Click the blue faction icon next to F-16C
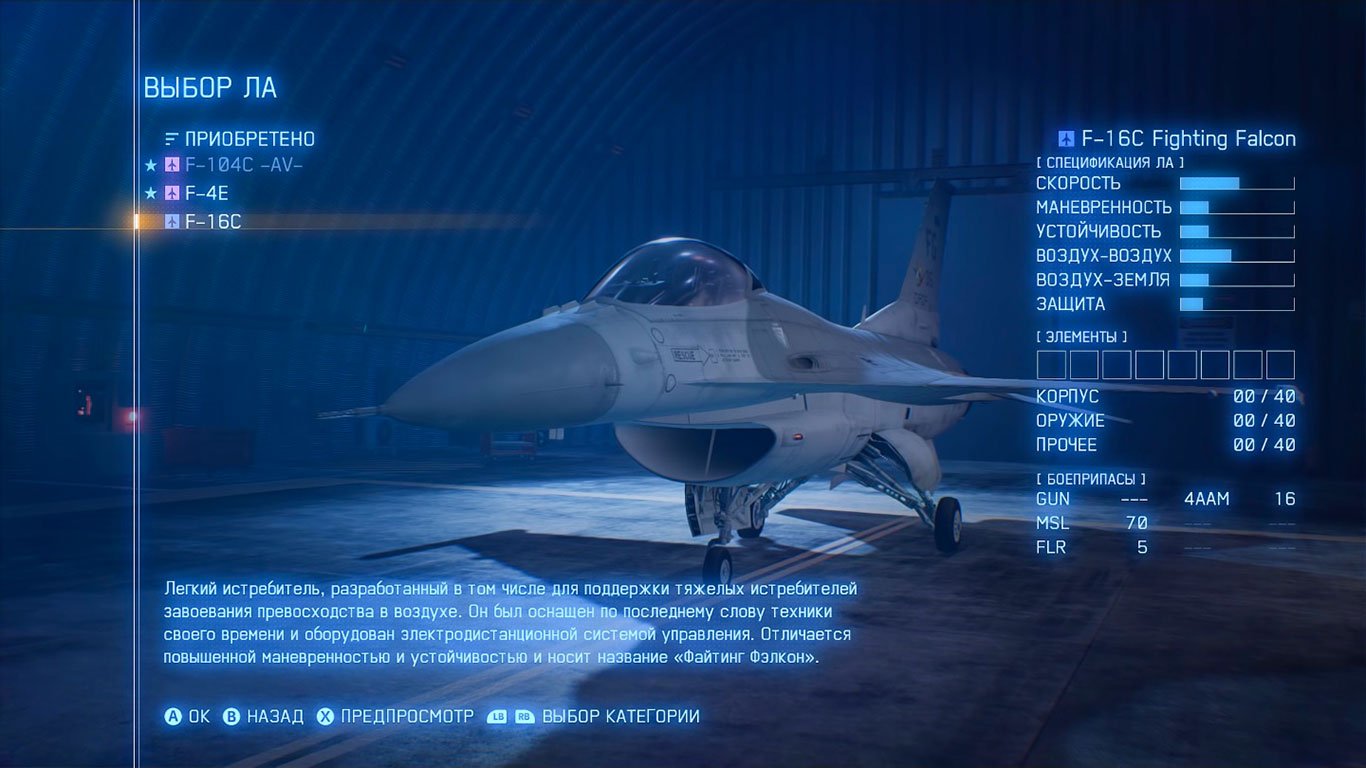The width and height of the screenshot is (1366, 768). pos(173,221)
